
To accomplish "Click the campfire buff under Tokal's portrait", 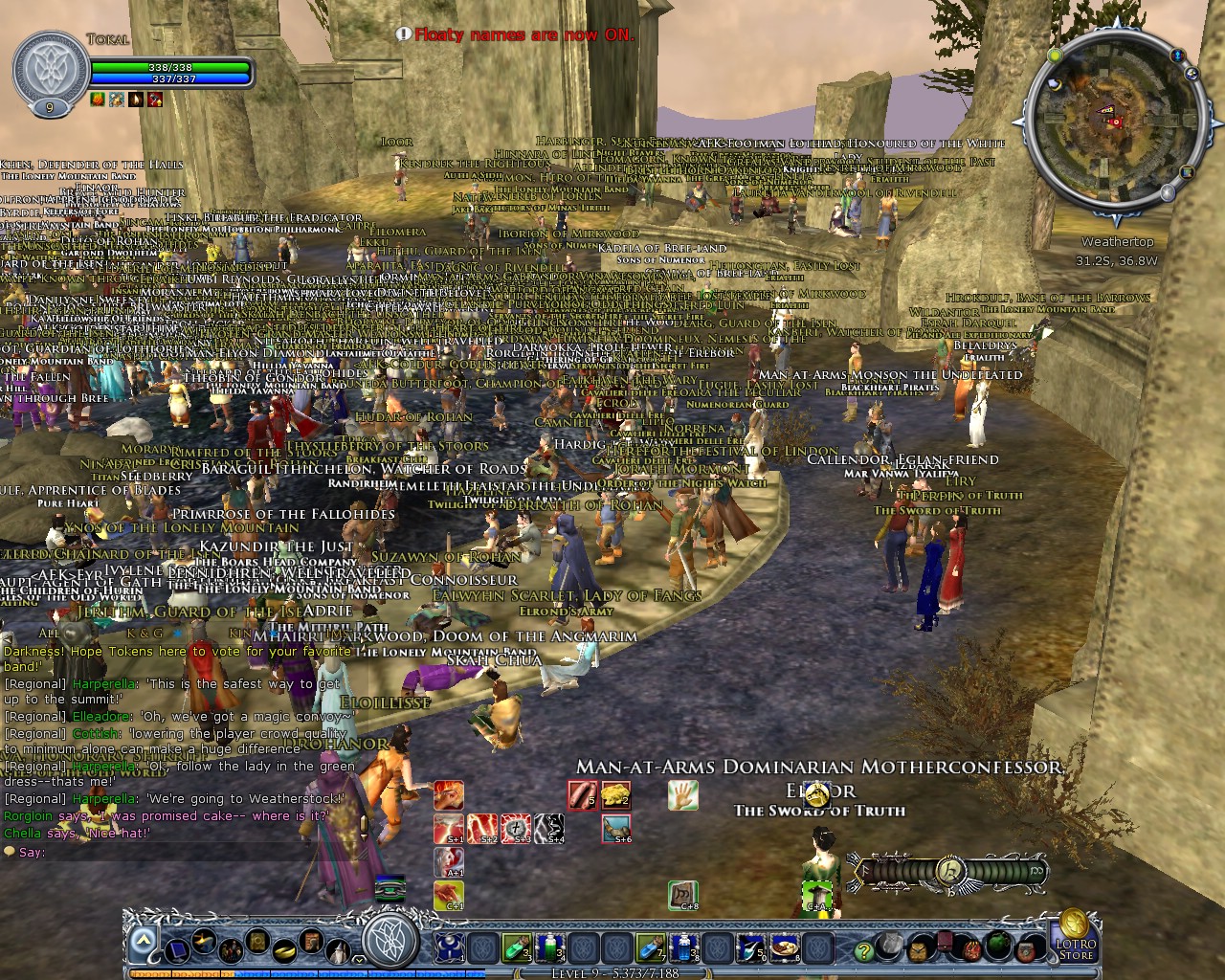I will click(96, 99).
